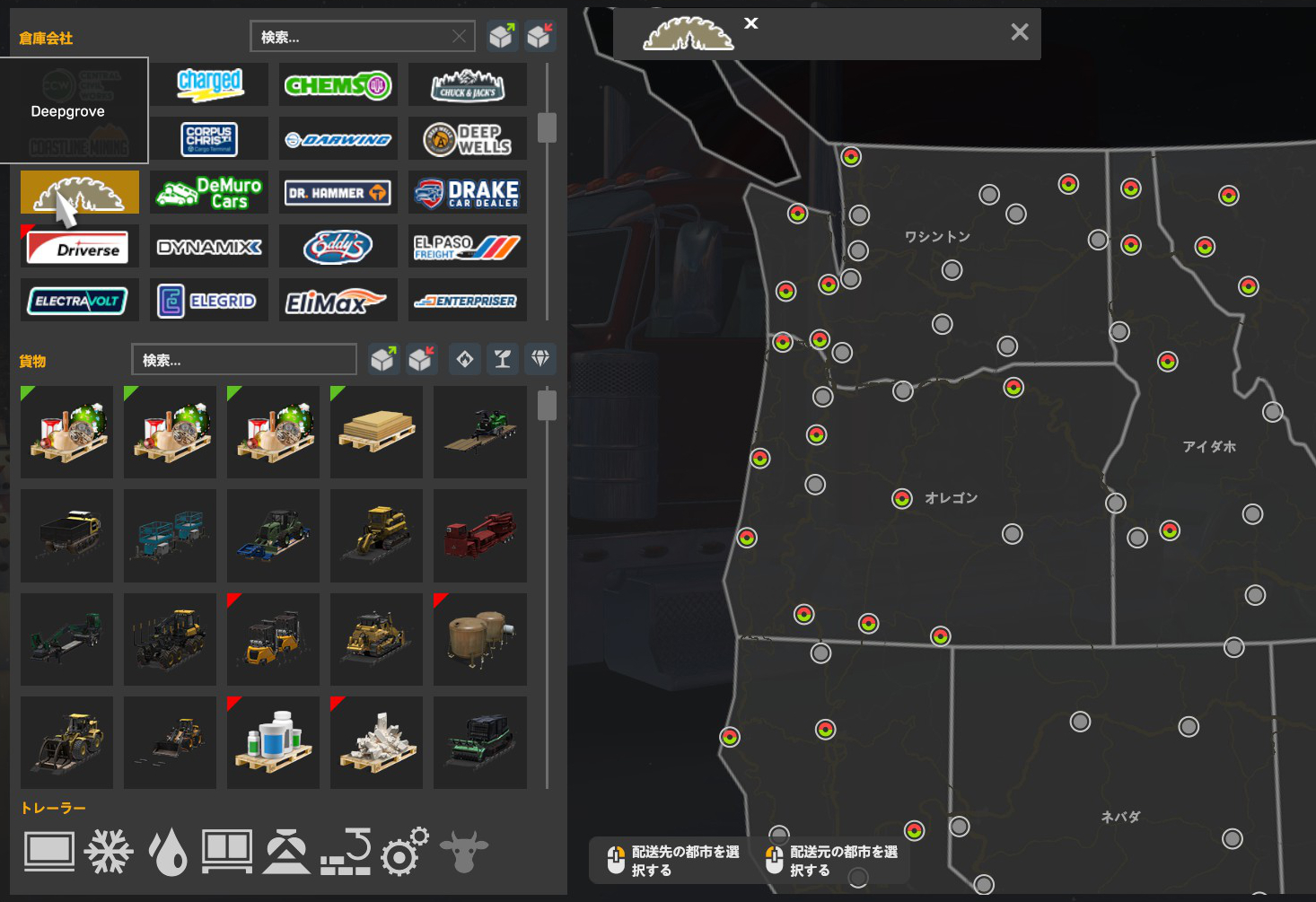Select the Deep Wells company tile
1316x902 pixels.
pyautogui.click(x=467, y=139)
